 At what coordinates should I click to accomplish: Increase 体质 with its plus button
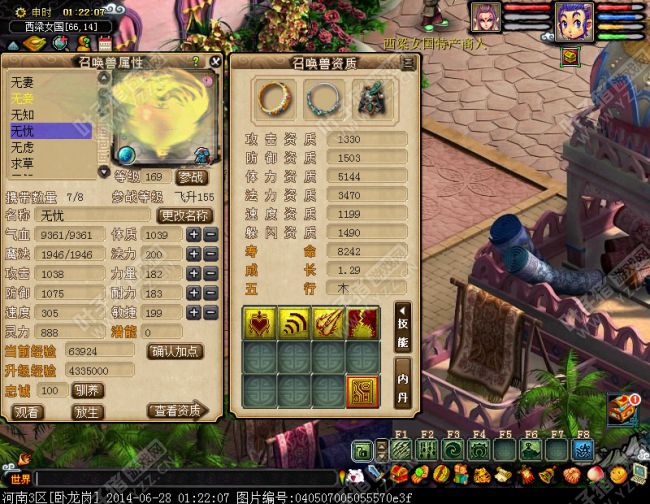pos(194,234)
